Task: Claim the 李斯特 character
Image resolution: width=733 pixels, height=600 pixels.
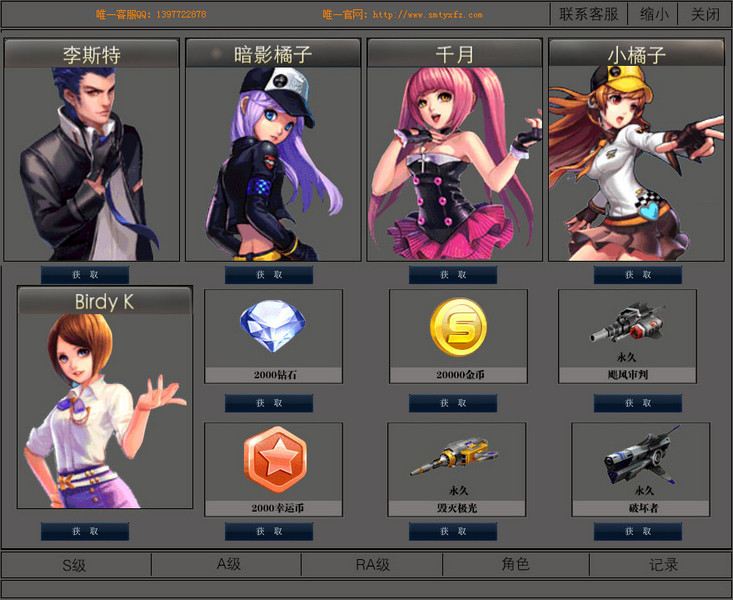Action: pos(85,275)
